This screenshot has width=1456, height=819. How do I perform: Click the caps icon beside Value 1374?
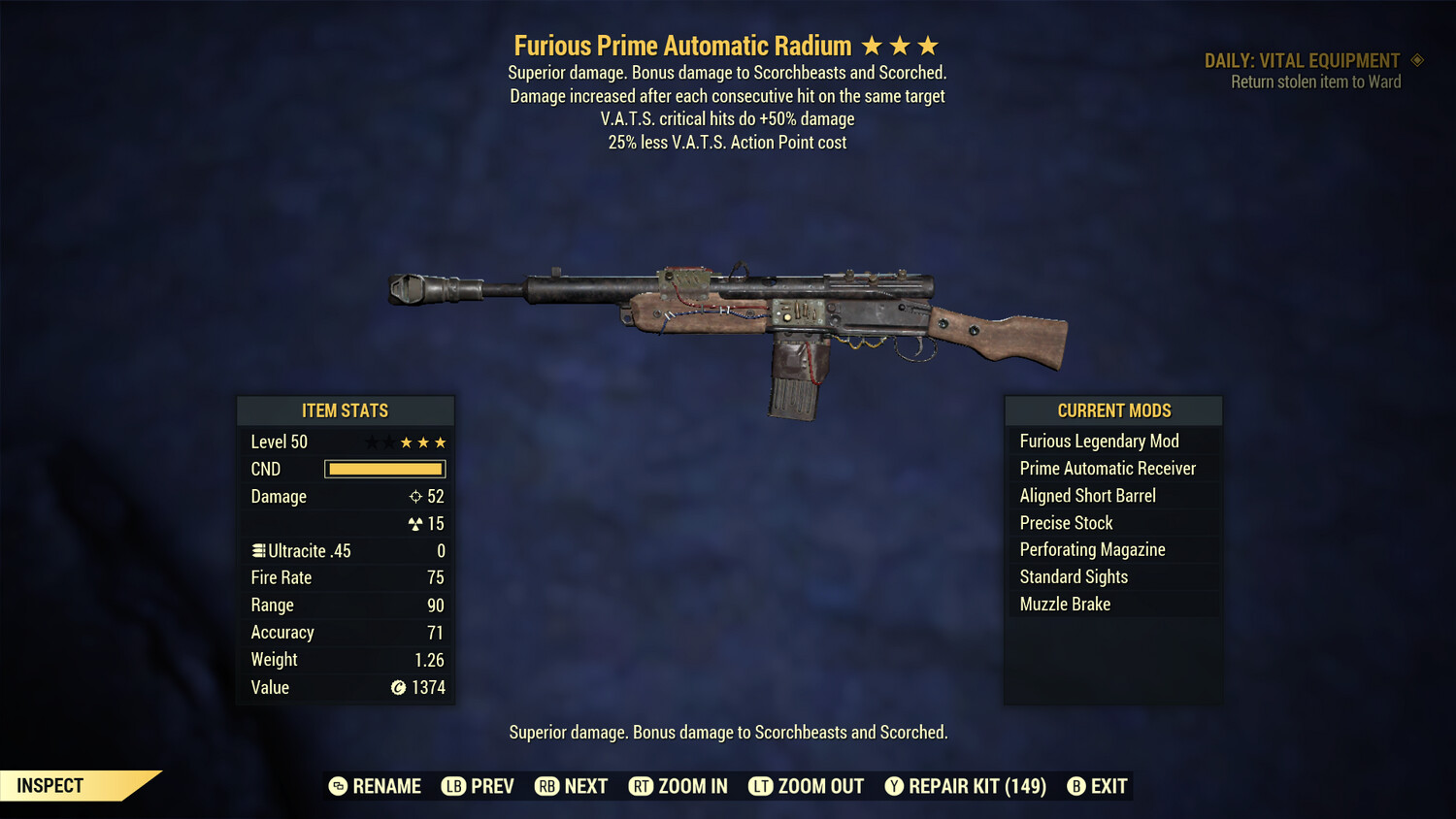397,688
